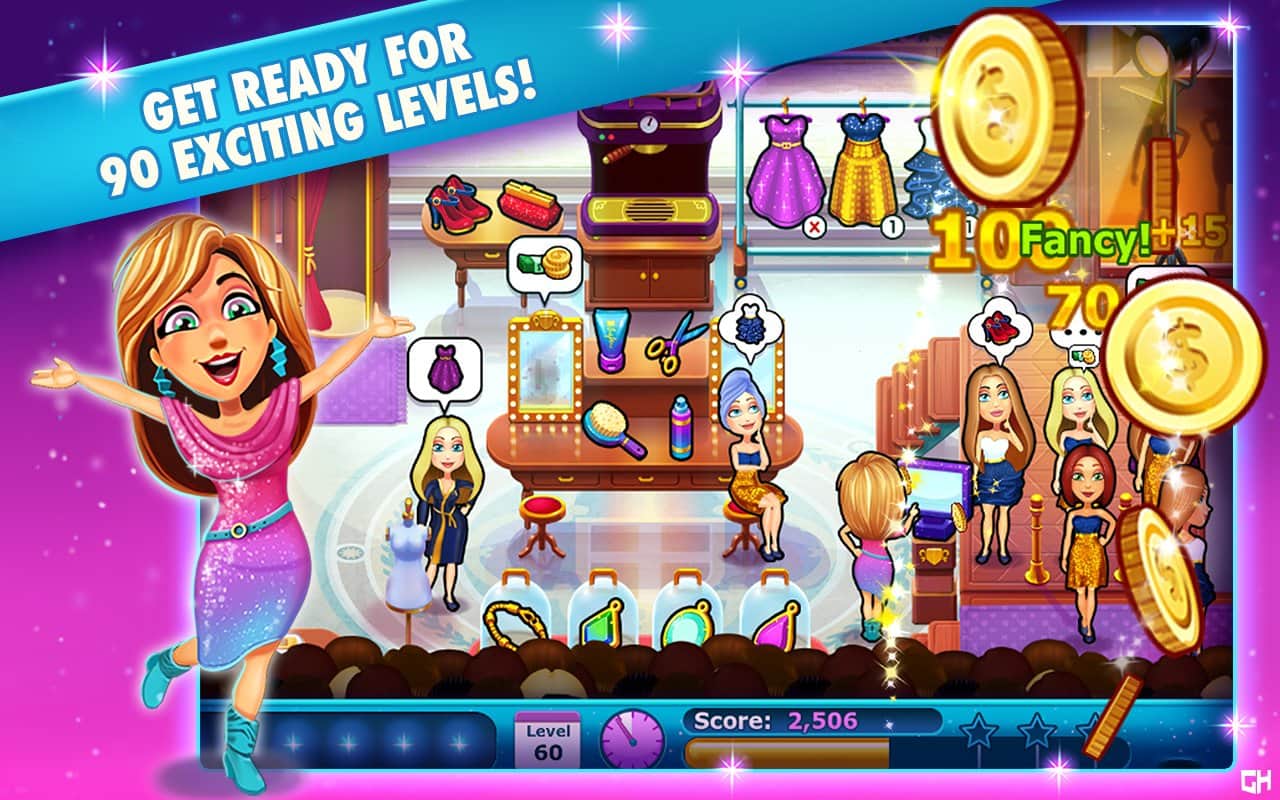The image size is (1280, 800).
Task: Open the necklace display dome
Action: (514, 615)
